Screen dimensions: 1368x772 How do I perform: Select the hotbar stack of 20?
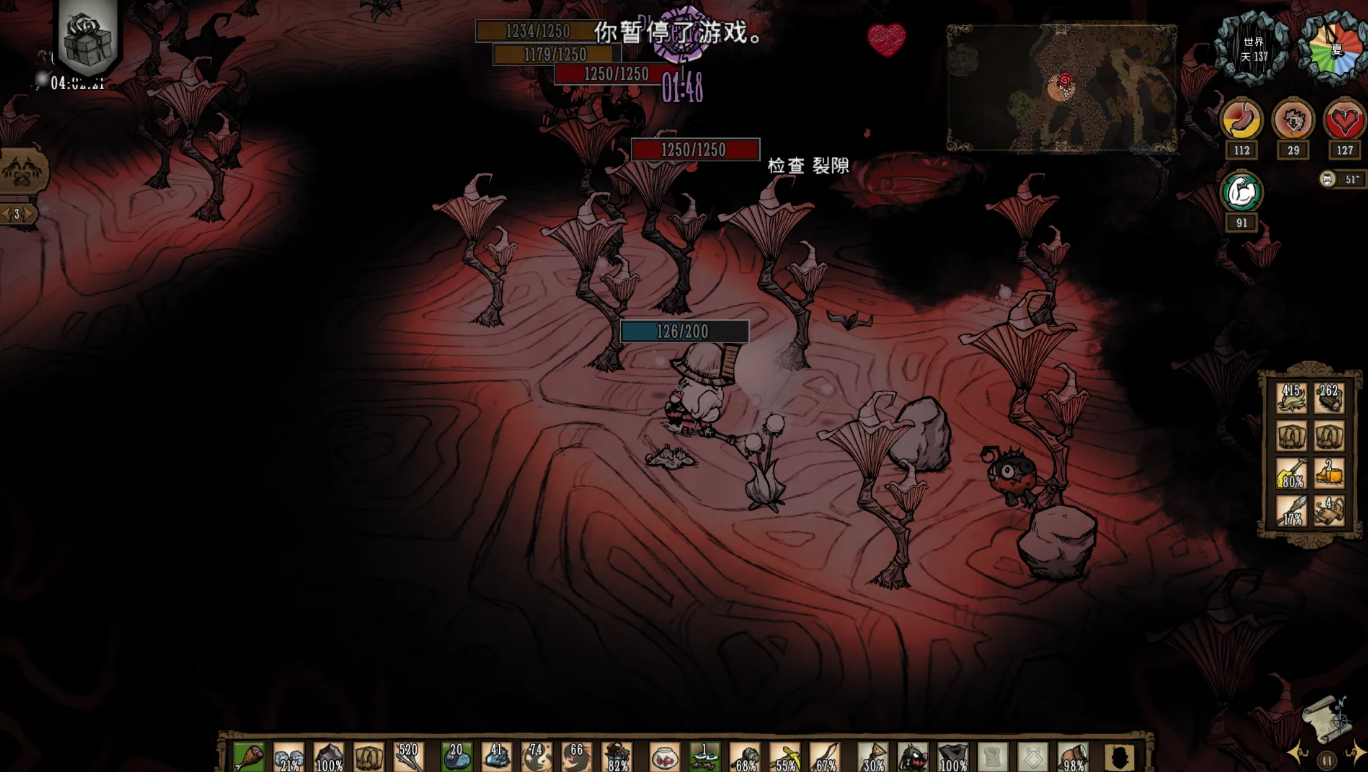click(457, 757)
